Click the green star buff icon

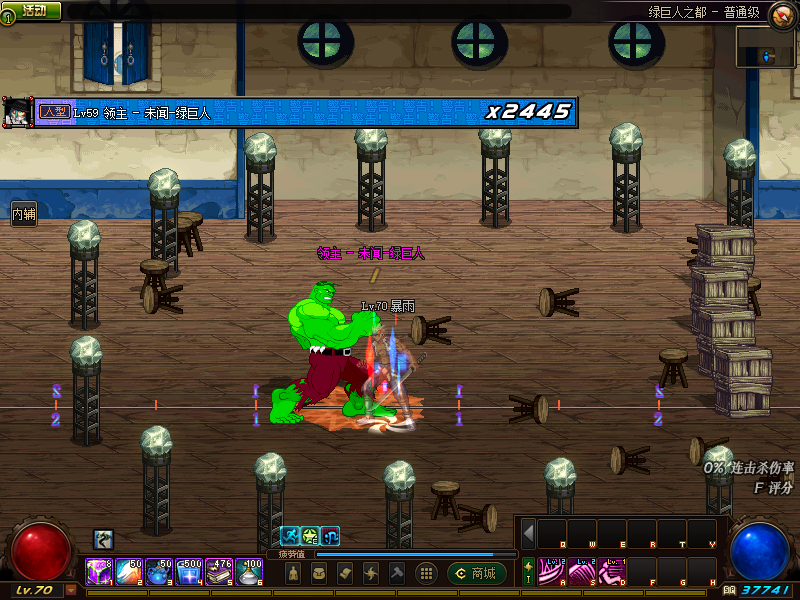[x=309, y=536]
